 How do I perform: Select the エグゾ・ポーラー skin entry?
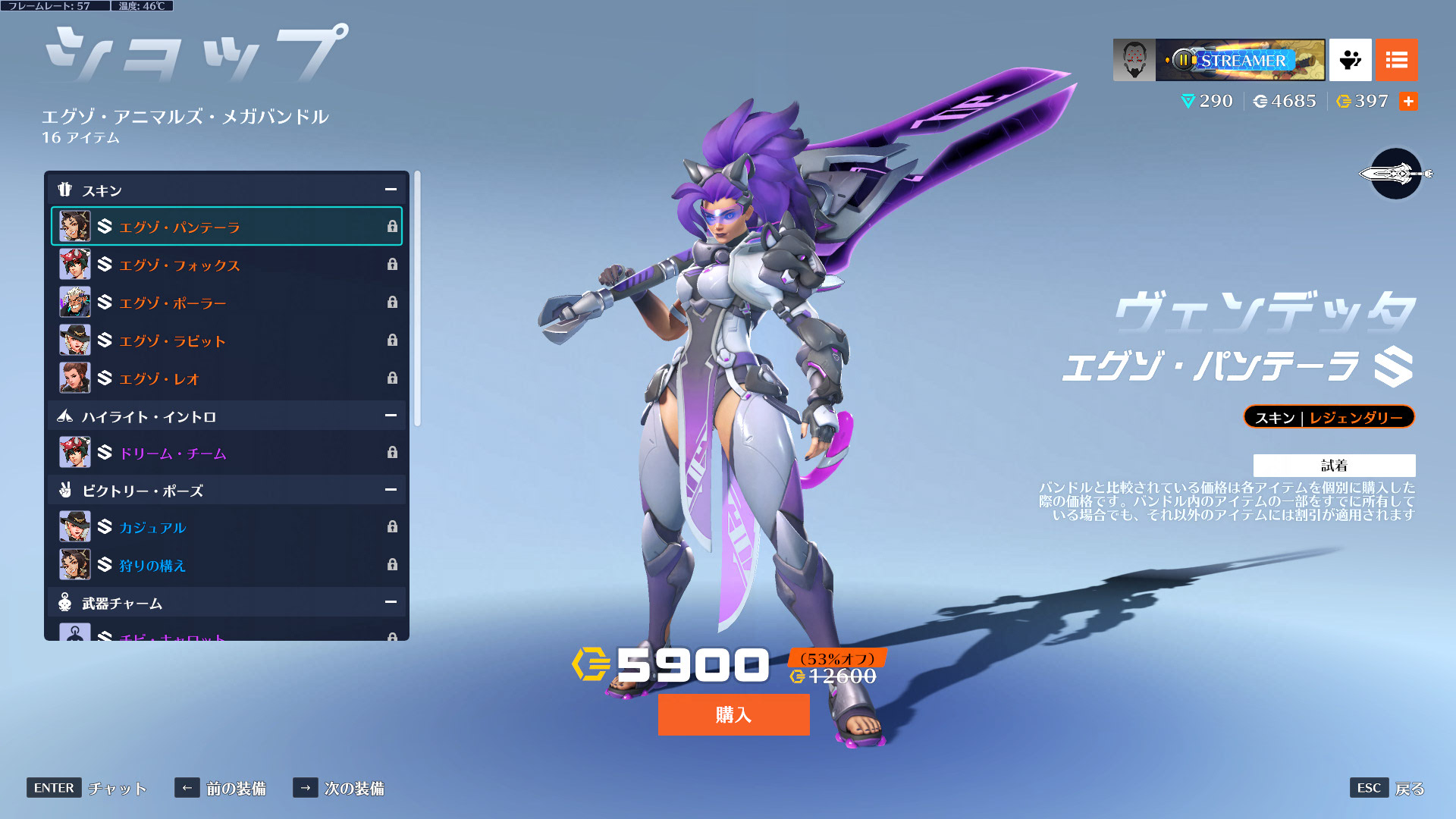(226, 303)
